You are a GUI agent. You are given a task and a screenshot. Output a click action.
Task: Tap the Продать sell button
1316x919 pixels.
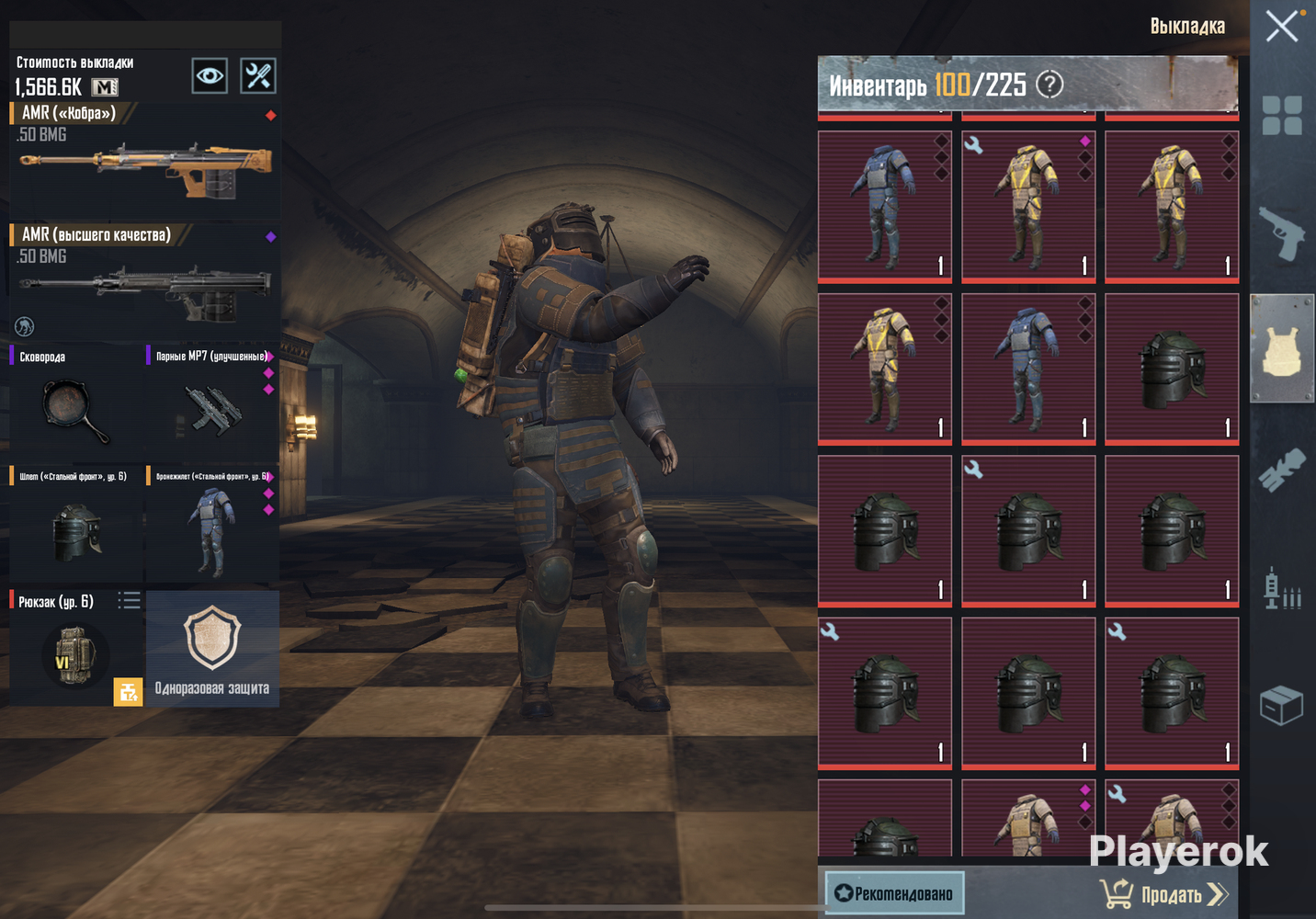1164,893
